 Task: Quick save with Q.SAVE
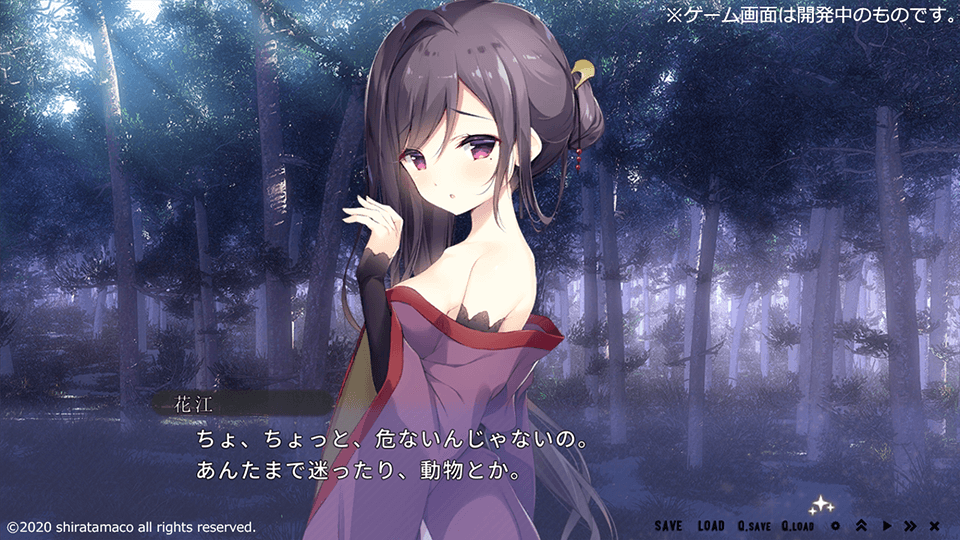[x=754, y=526]
